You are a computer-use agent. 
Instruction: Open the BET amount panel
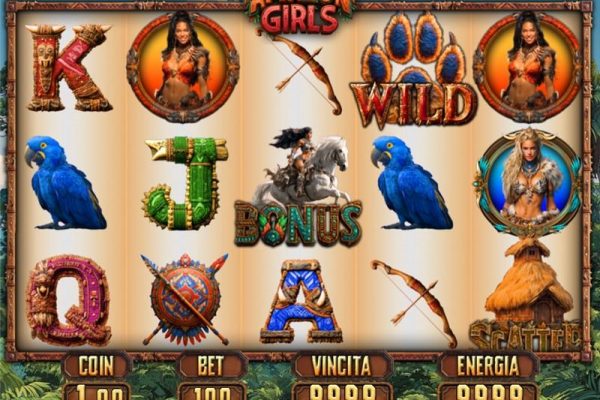[x=211, y=389]
